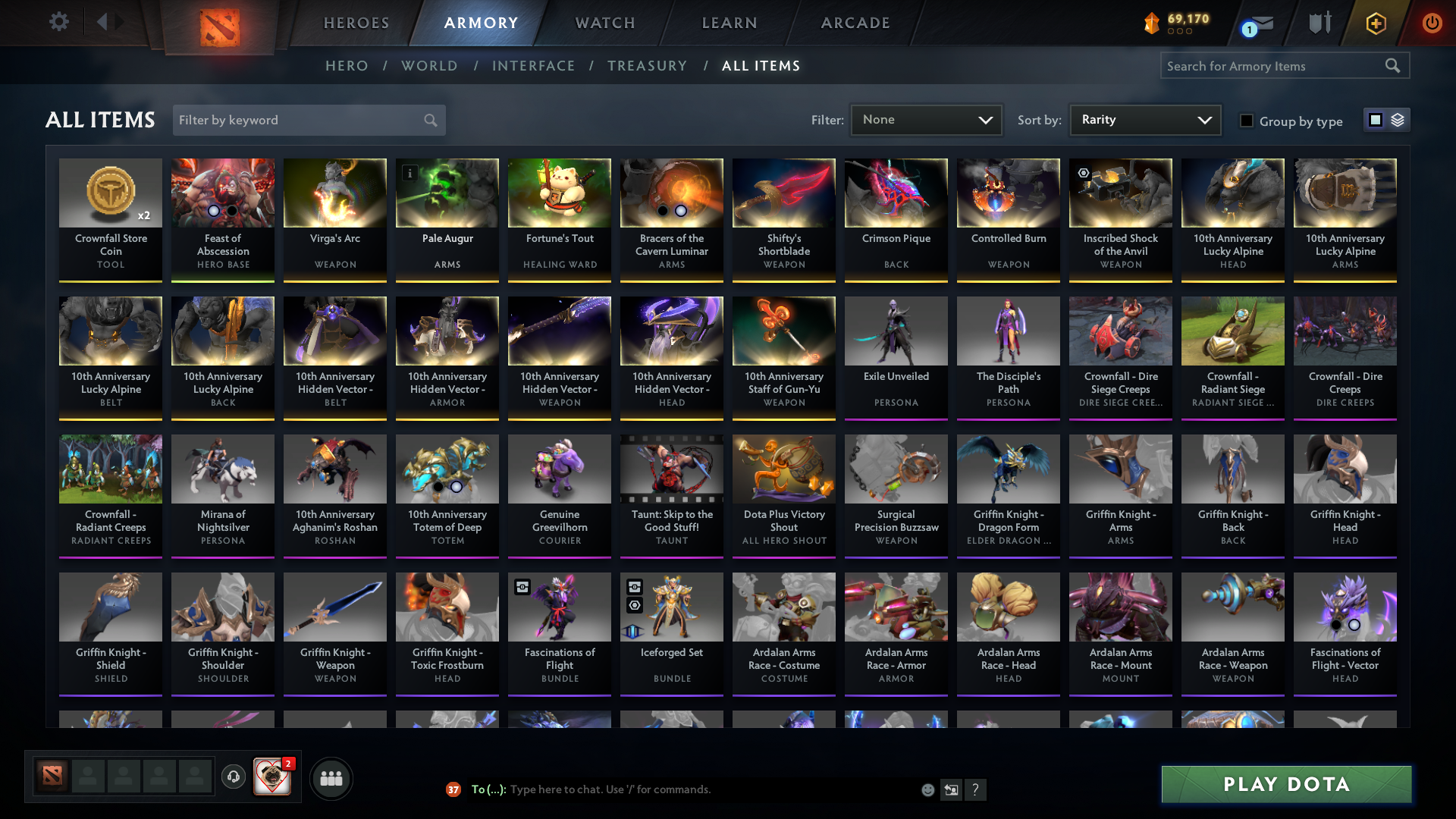Open Dota Plus subscription icon
The image size is (1456, 819).
tap(1376, 23)
